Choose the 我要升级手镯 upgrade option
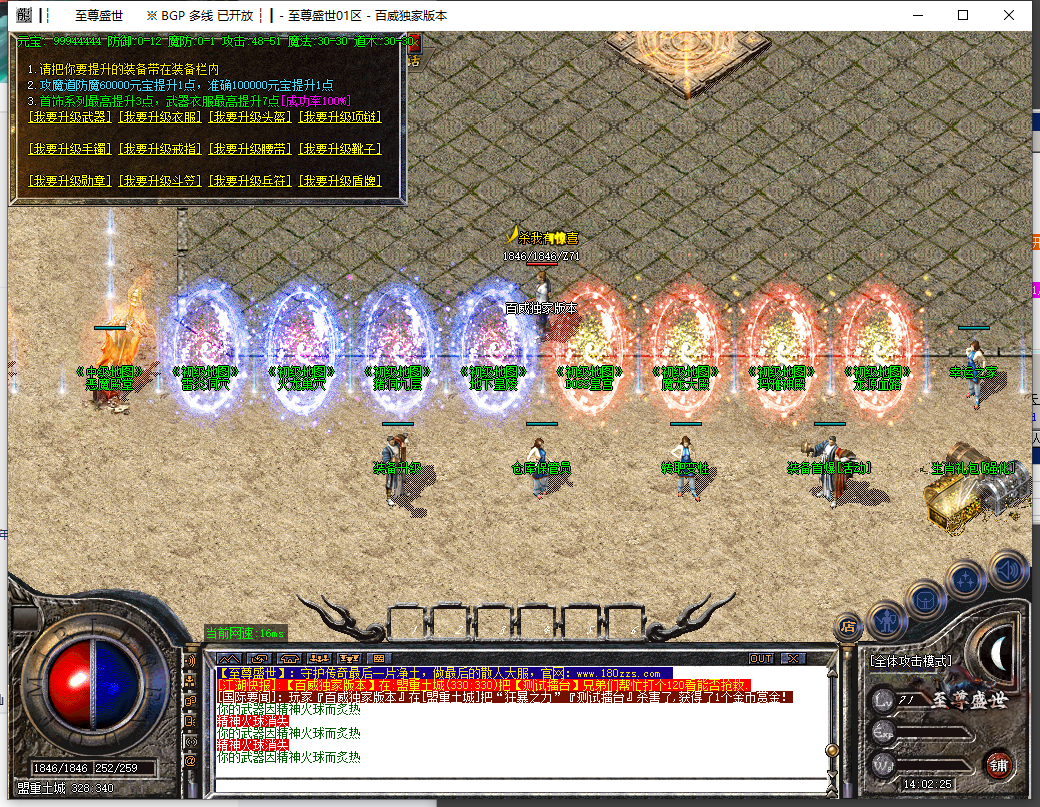Image resolution: width=1040 pixels, height=807 pixels. coord(71,149)
